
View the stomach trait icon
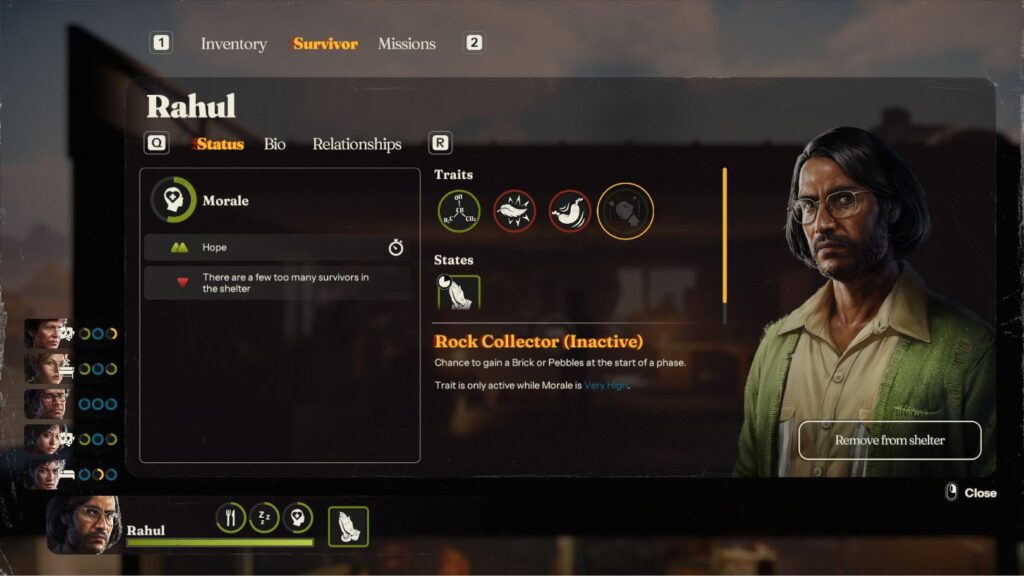tap(570, 211)
